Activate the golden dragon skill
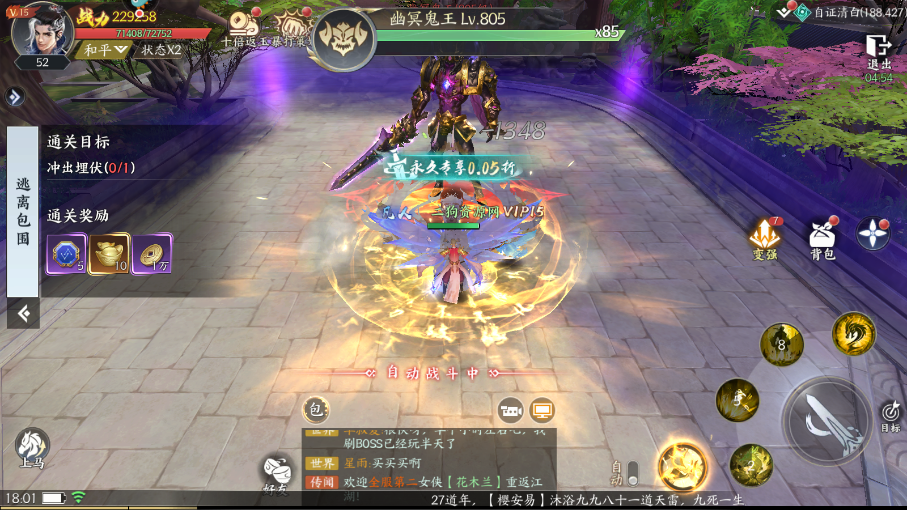 click(x=853, y=335)
